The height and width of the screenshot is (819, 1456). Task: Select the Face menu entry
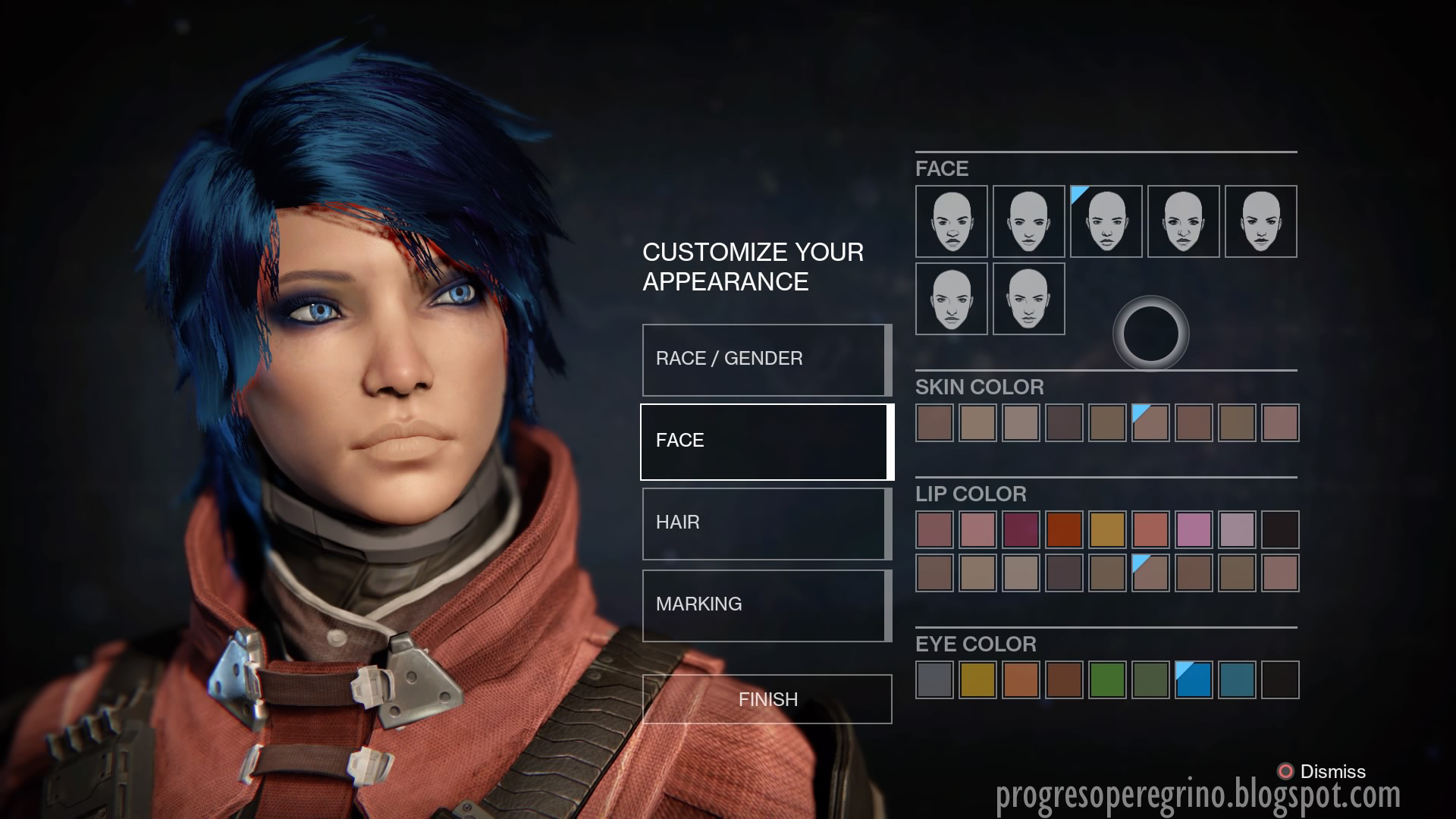[x=766, y=441]
